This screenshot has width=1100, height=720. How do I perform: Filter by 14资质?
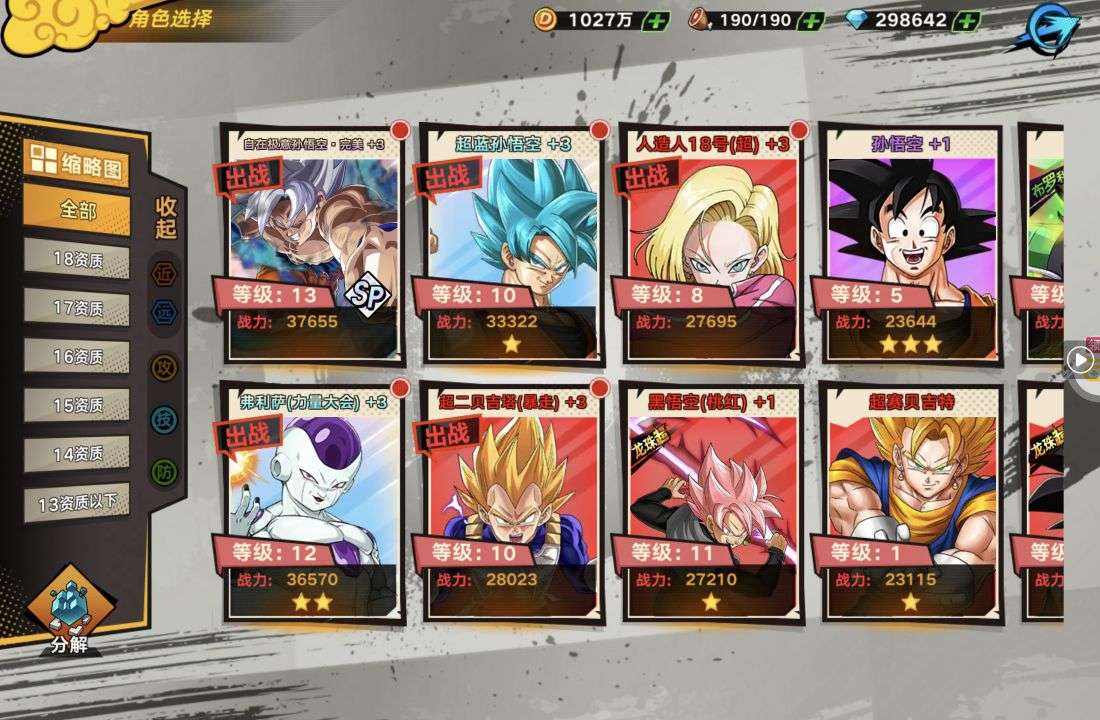77,453
